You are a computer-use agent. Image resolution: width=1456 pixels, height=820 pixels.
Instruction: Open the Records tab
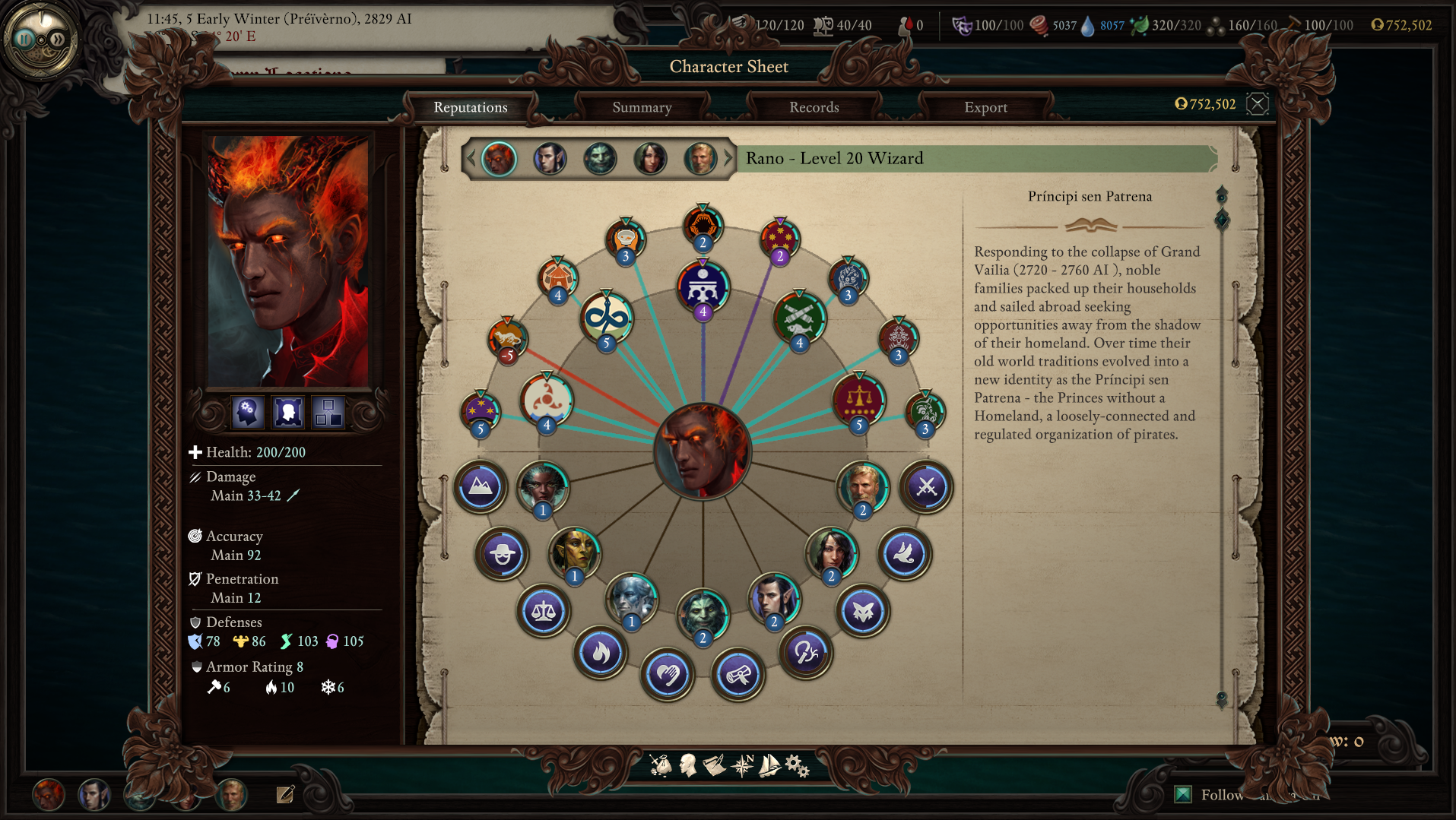[814, 107]
